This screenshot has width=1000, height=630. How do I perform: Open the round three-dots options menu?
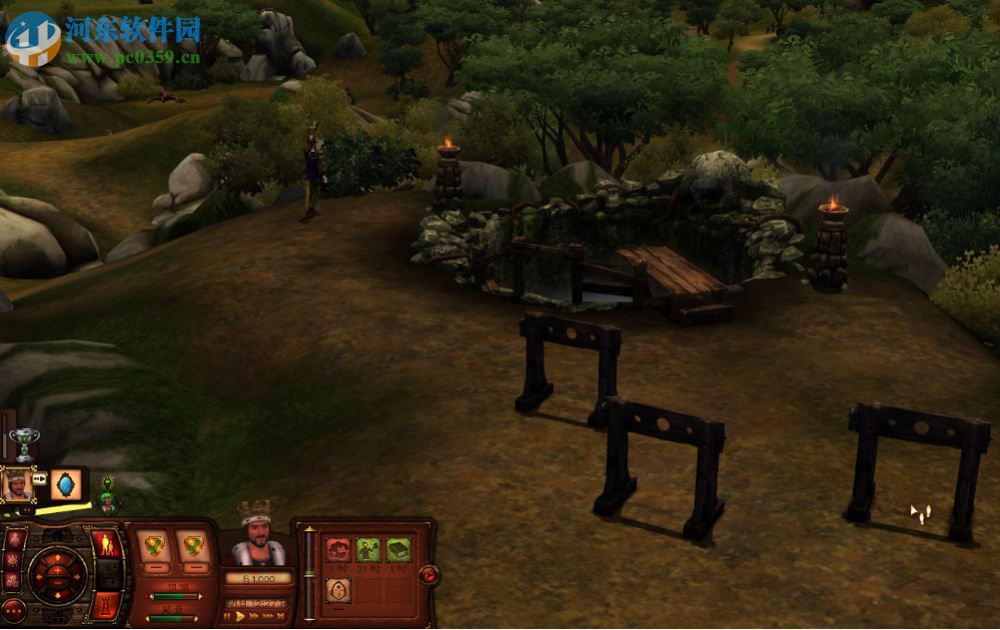(13, 609)
